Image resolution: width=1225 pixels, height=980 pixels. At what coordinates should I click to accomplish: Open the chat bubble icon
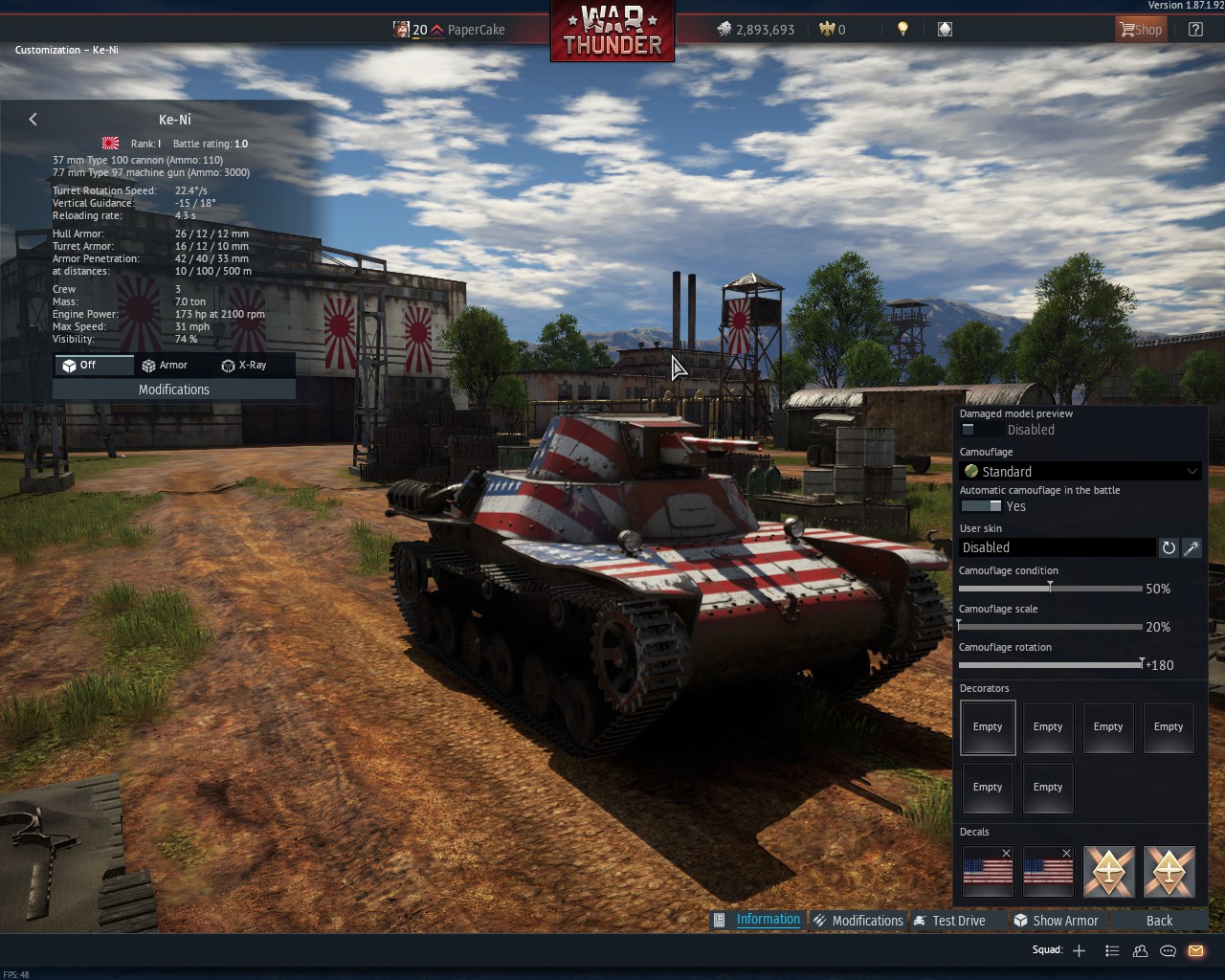tap(1168, 950)
